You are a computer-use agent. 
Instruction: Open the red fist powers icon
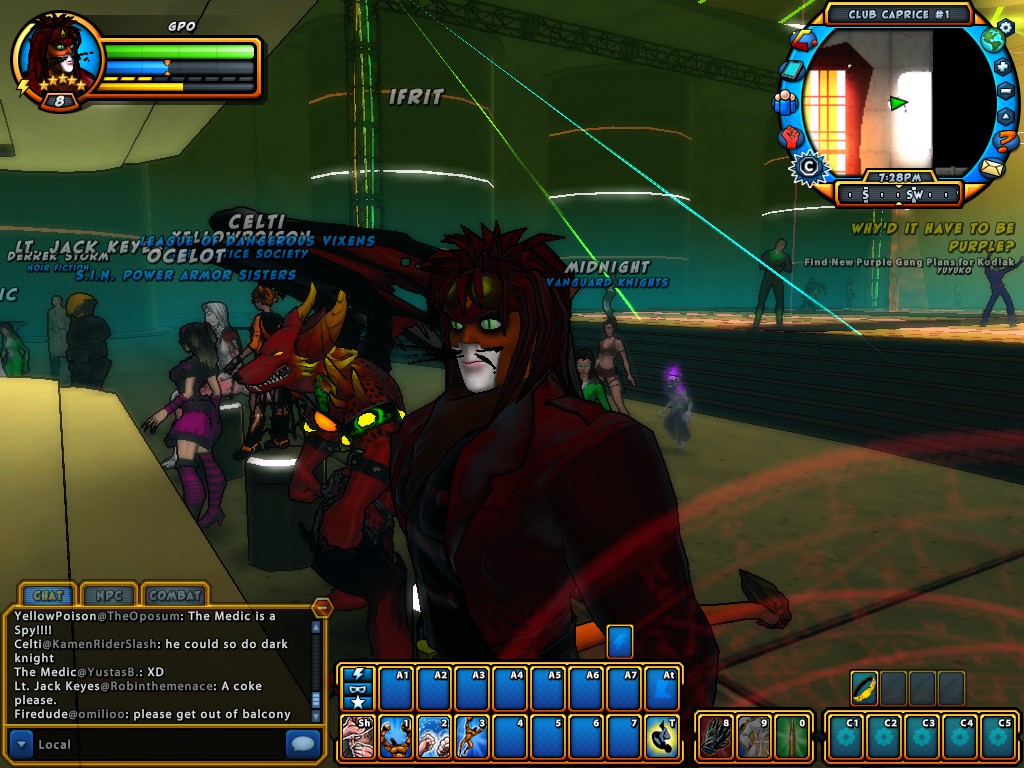tap(790, 137)
